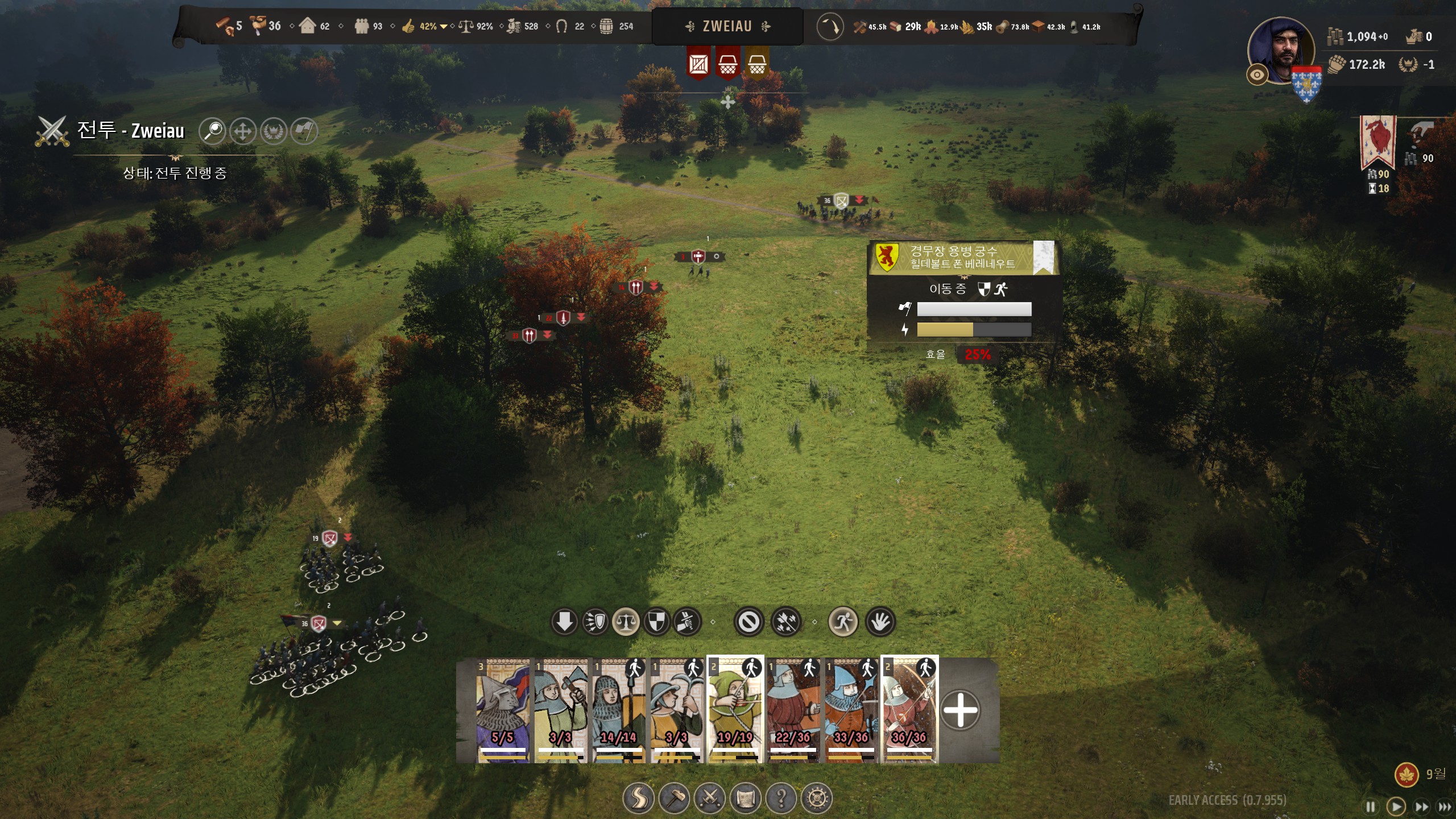Open the lord portrait in the corner
1456x819 pixels.
coord(1282,51)
